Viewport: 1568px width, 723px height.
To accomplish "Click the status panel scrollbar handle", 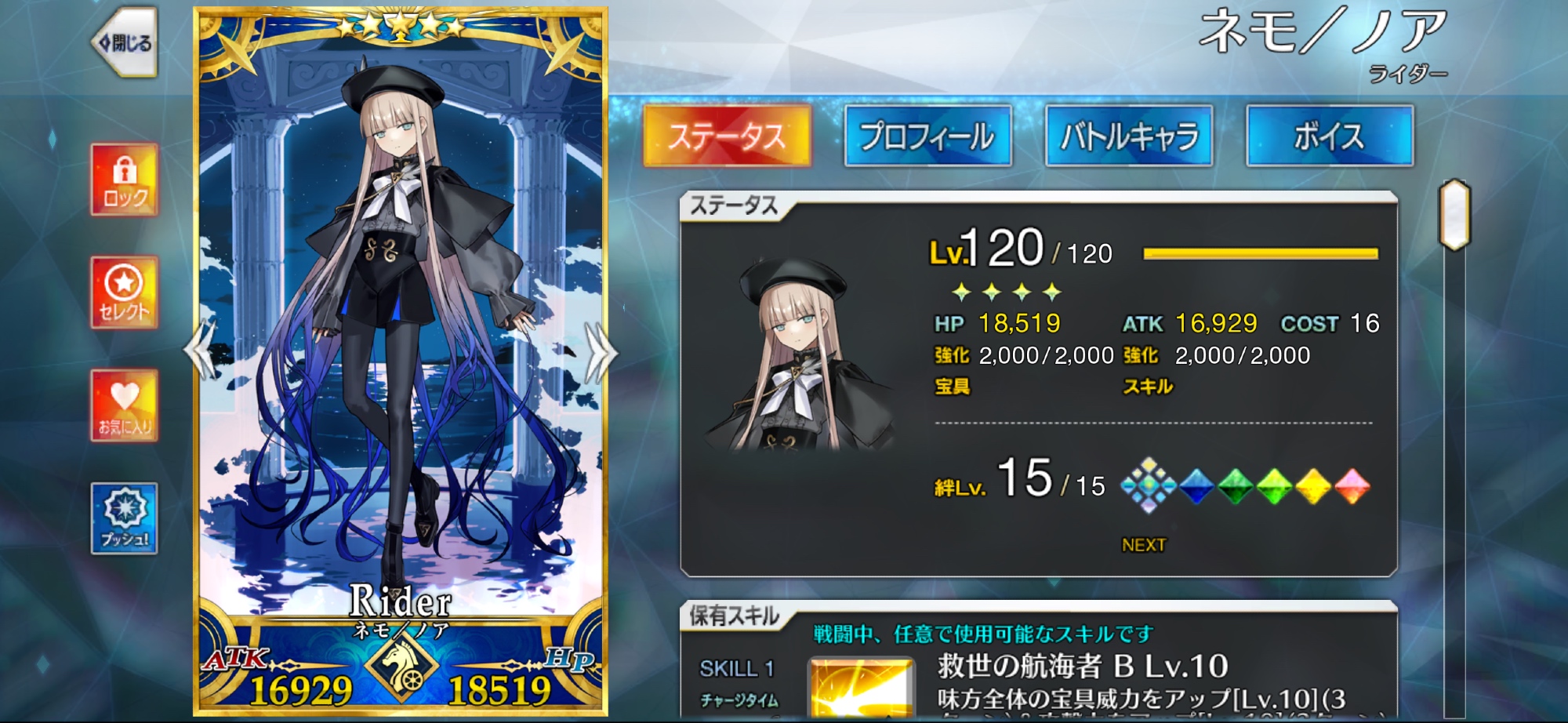I will [x=1454, y=214].
